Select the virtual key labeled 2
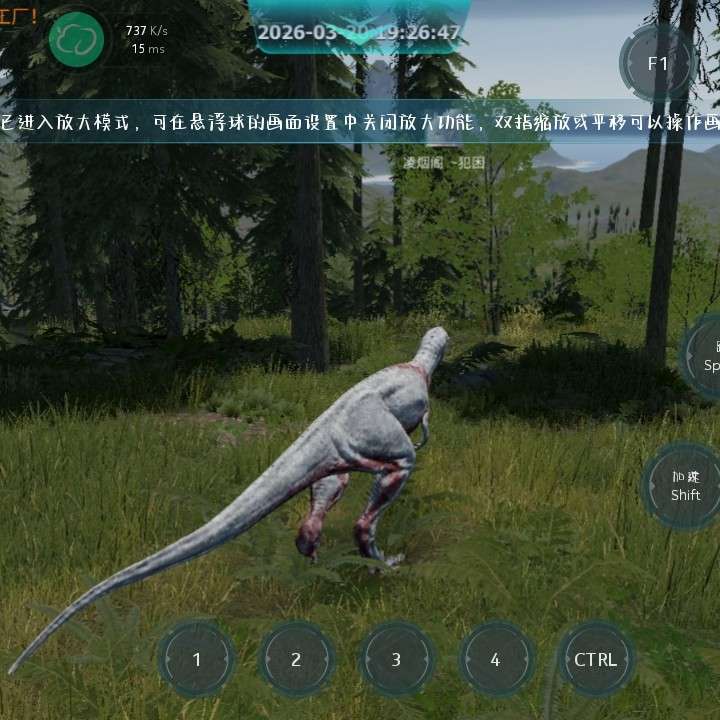Viewport: 720px width, 720px height. coord(296,659)
